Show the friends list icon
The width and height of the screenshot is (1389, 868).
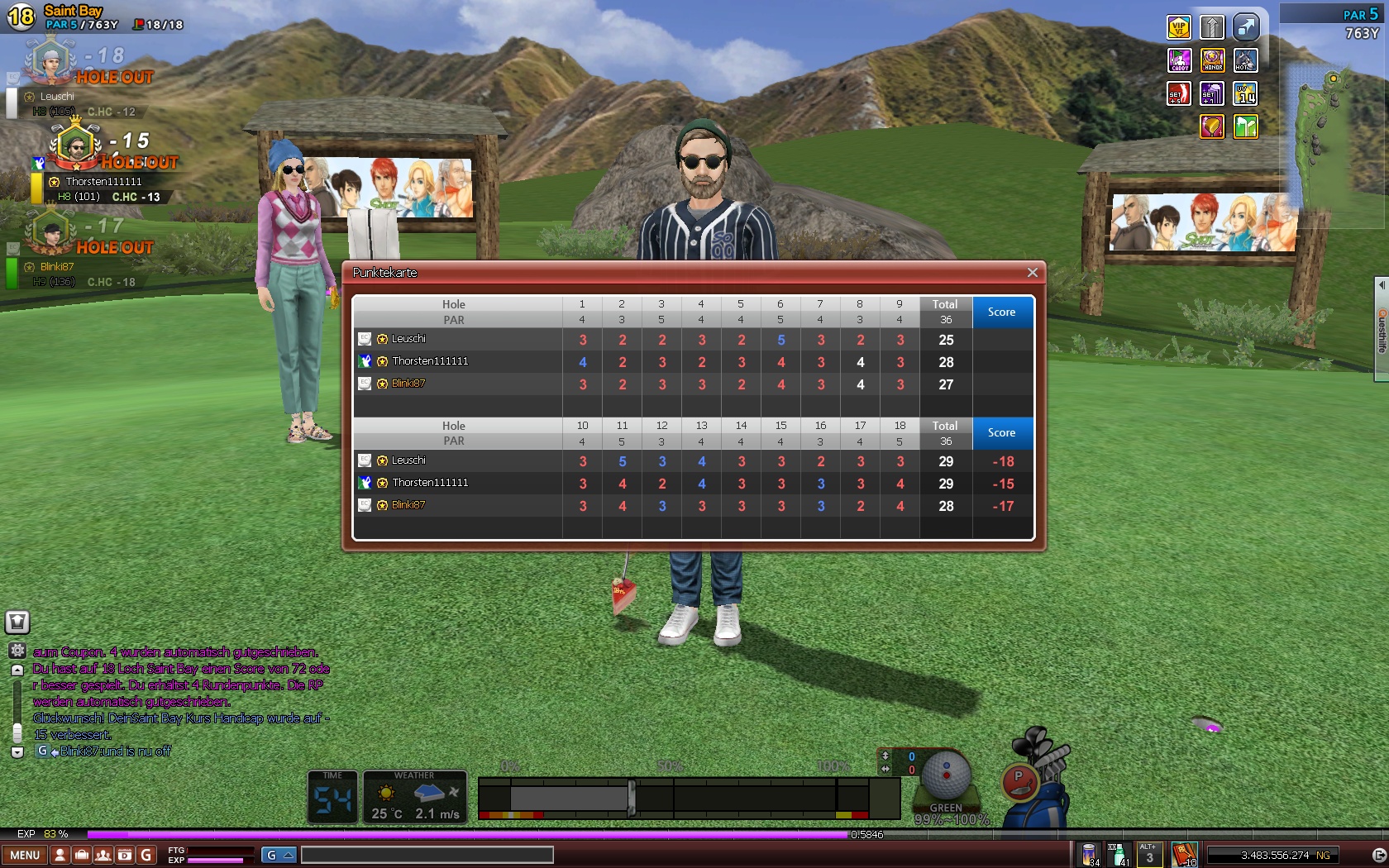[103, 856]
